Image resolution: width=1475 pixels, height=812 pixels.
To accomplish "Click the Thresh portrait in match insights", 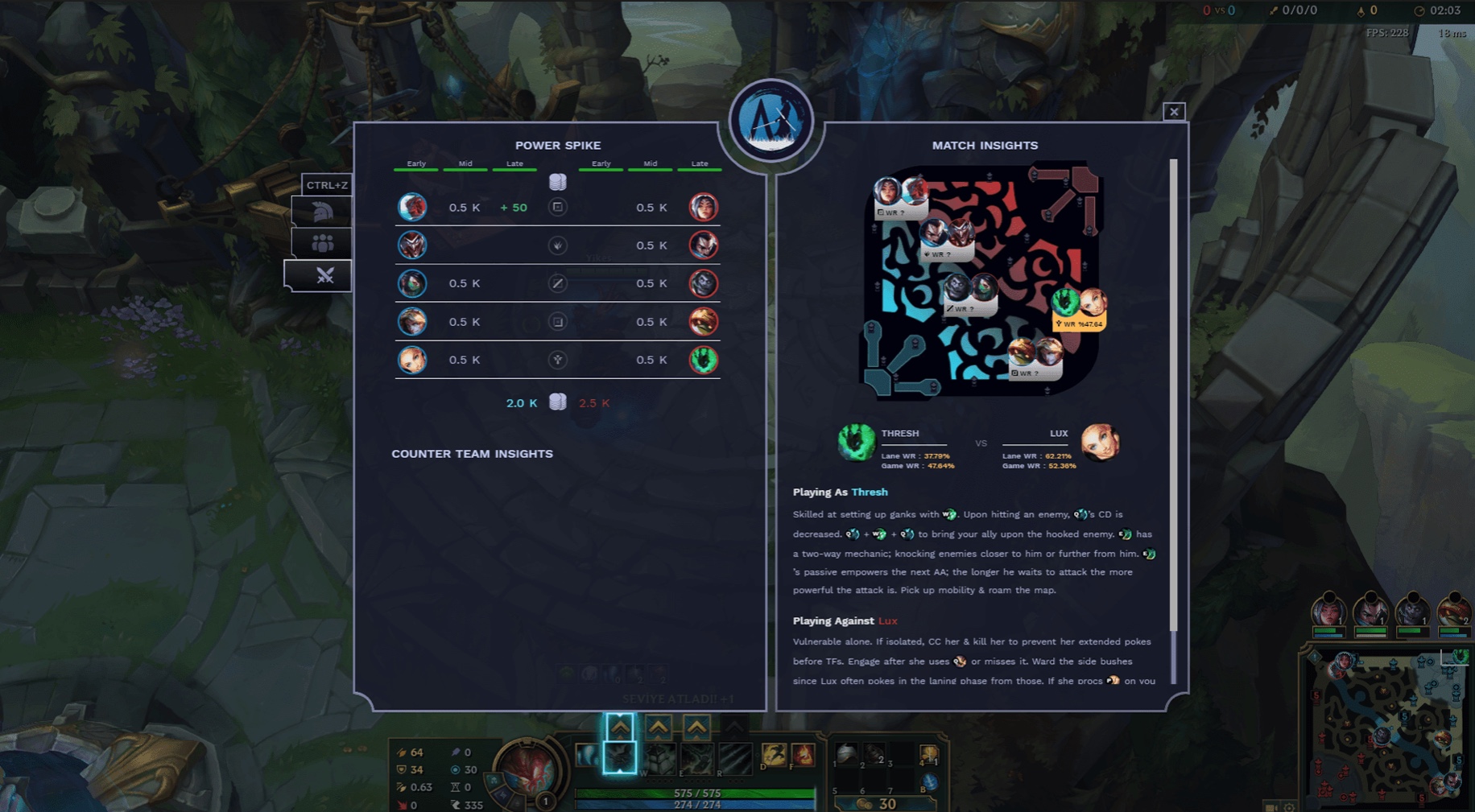I will pos(855,443).
